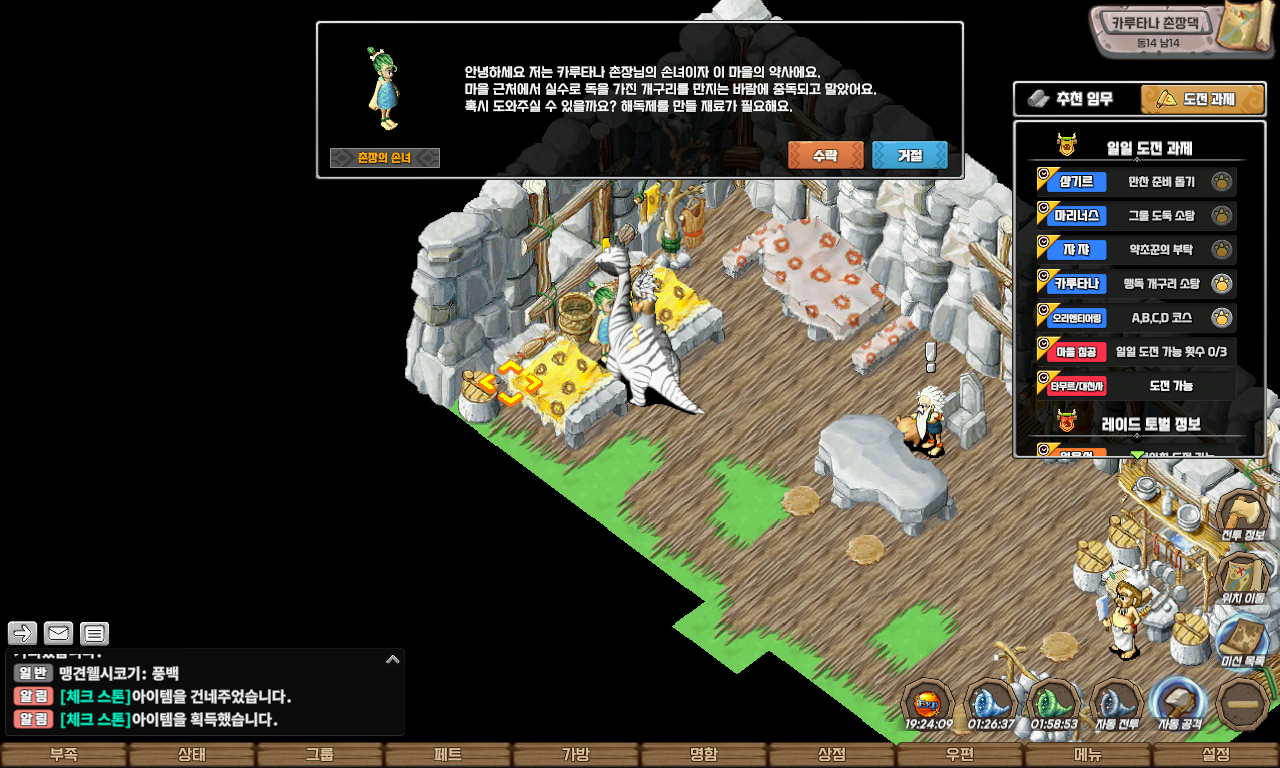The image size is (1280, 768).
Task: Open the 설정 settings menu
Action: click(1216, 755)
